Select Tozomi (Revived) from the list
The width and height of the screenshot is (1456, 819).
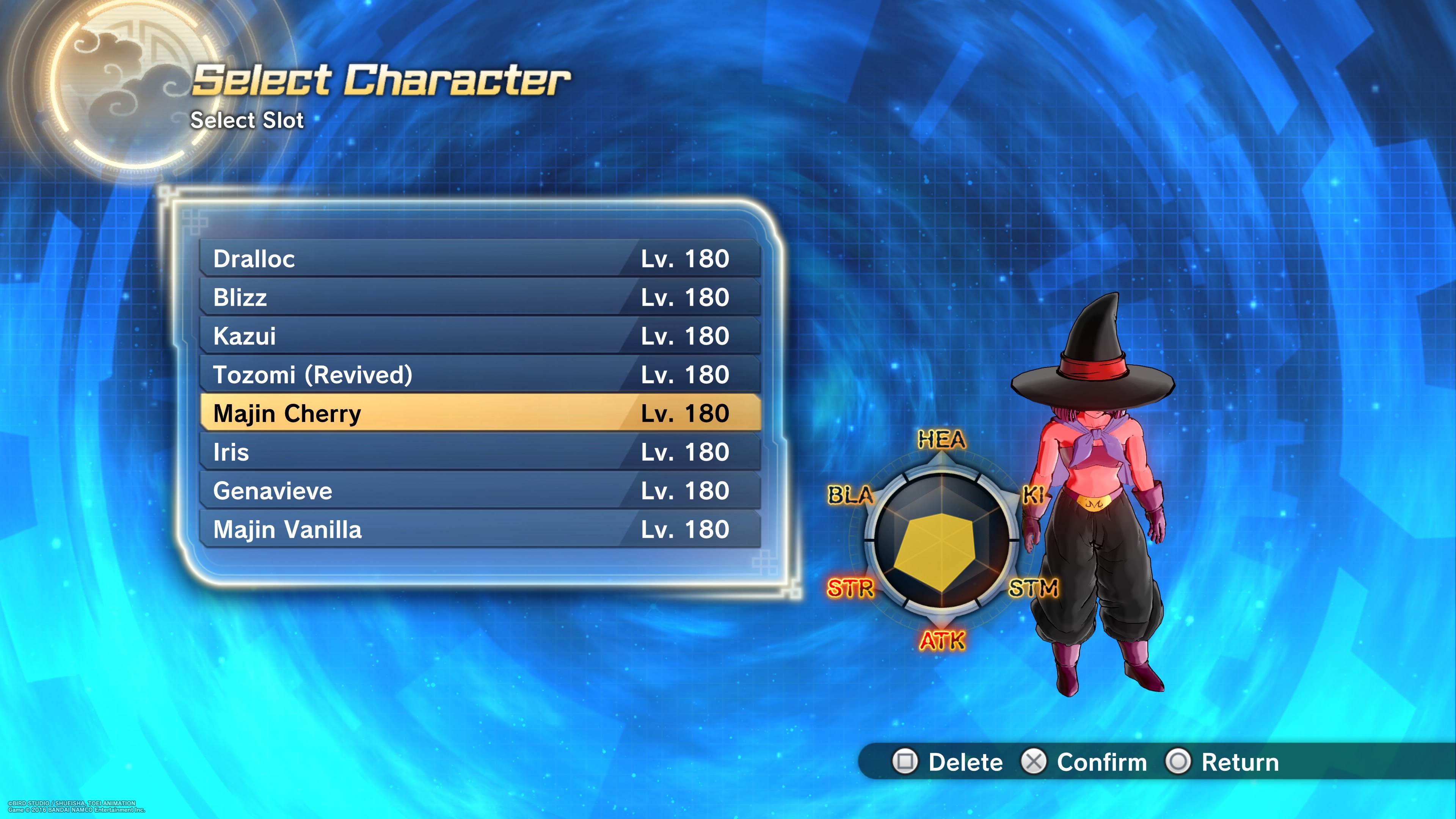480,375
